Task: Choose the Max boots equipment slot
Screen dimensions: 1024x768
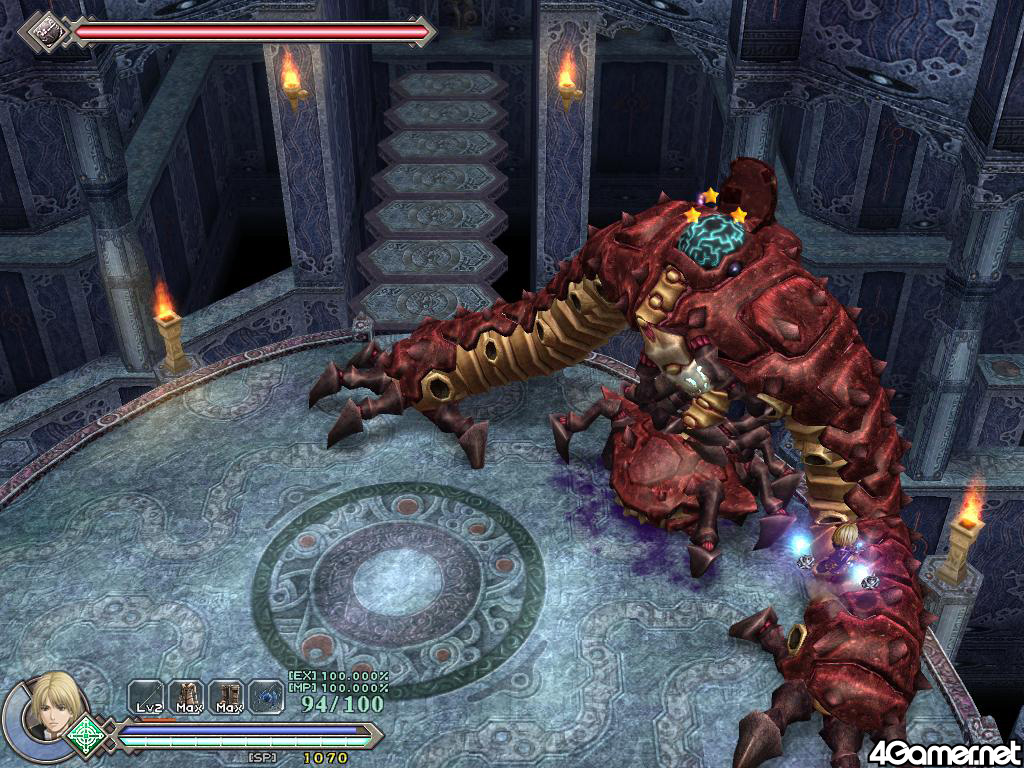Action: [229, 696]
